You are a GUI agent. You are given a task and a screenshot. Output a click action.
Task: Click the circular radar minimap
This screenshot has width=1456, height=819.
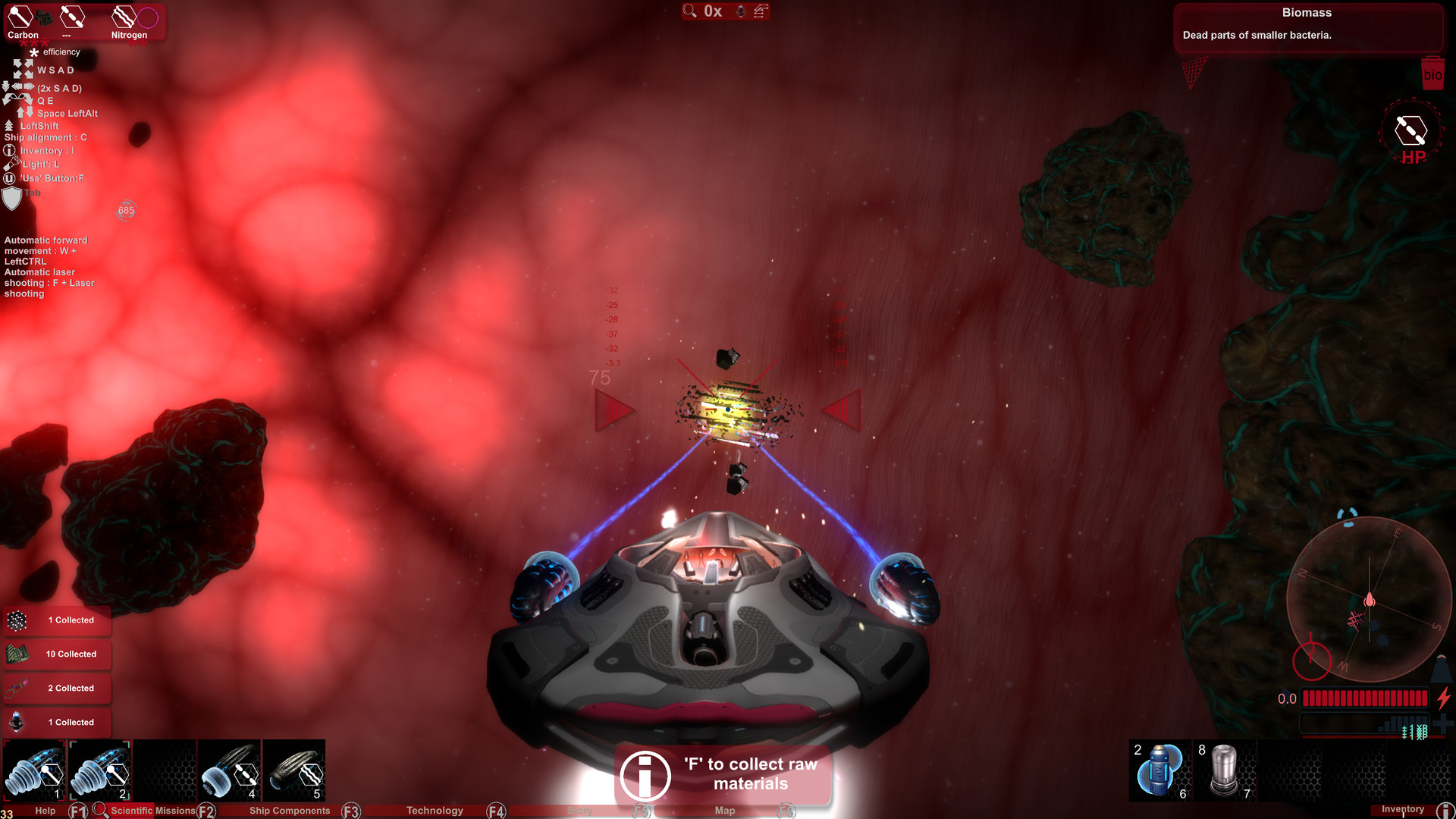tap(1369, 599)
